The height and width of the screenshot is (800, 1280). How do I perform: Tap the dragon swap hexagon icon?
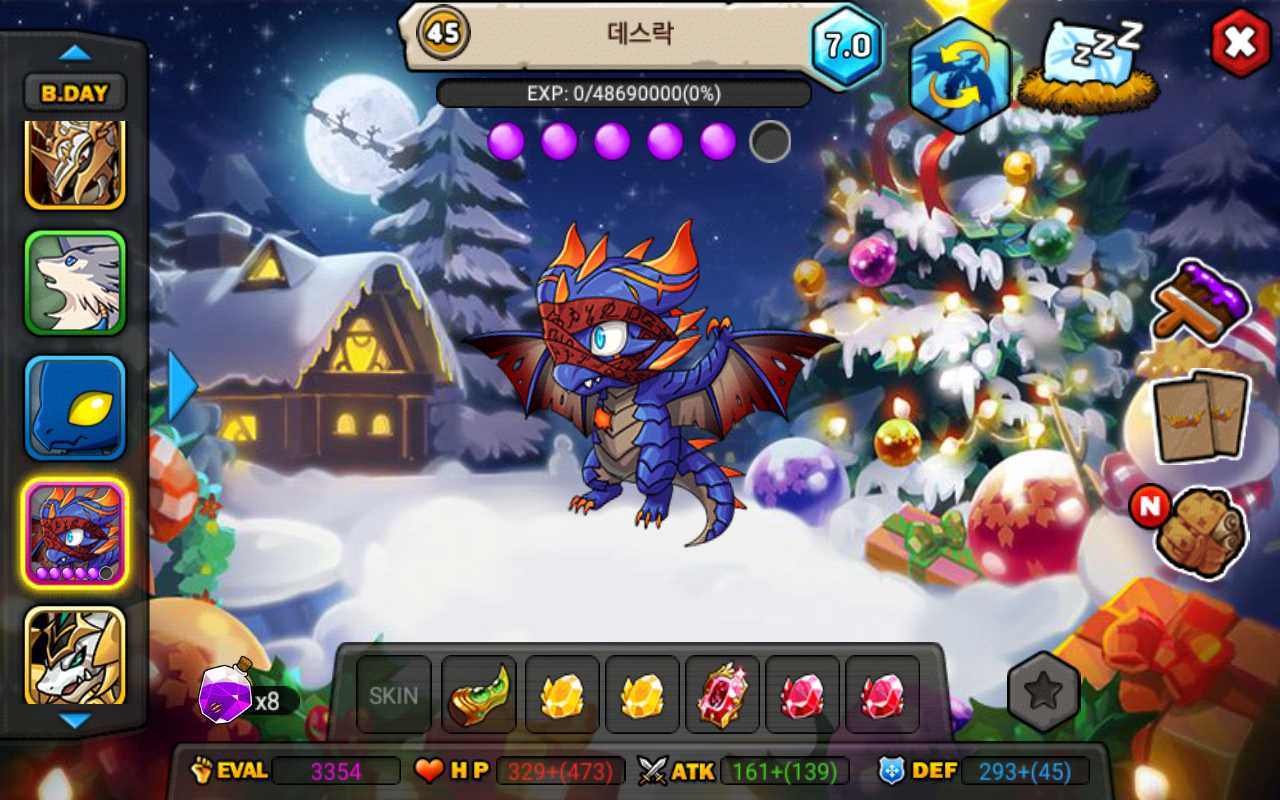tap(959, 76)
